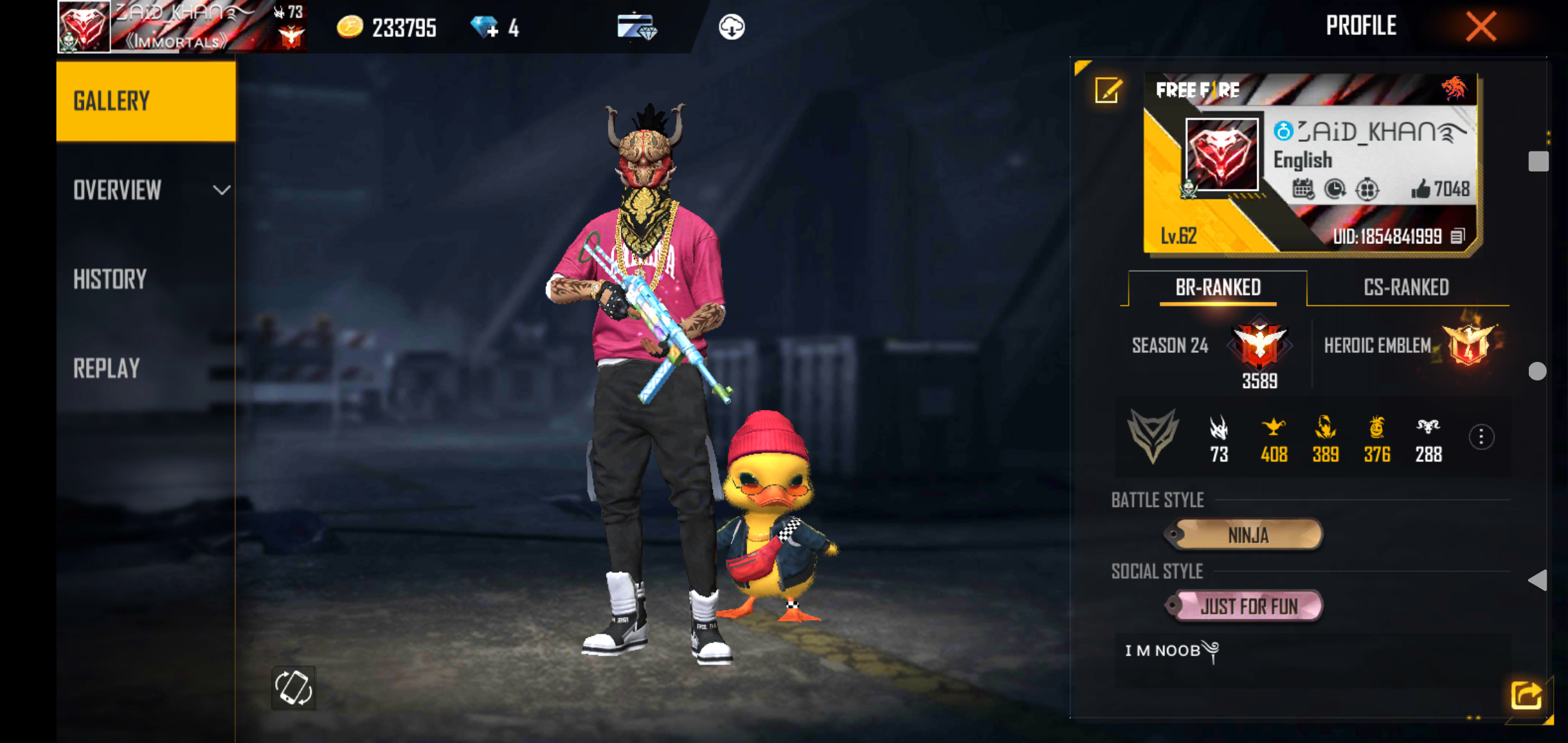This screenshot has height=743, width=1568.
Task: Open the Gallery menu entry
Action: 146,101
